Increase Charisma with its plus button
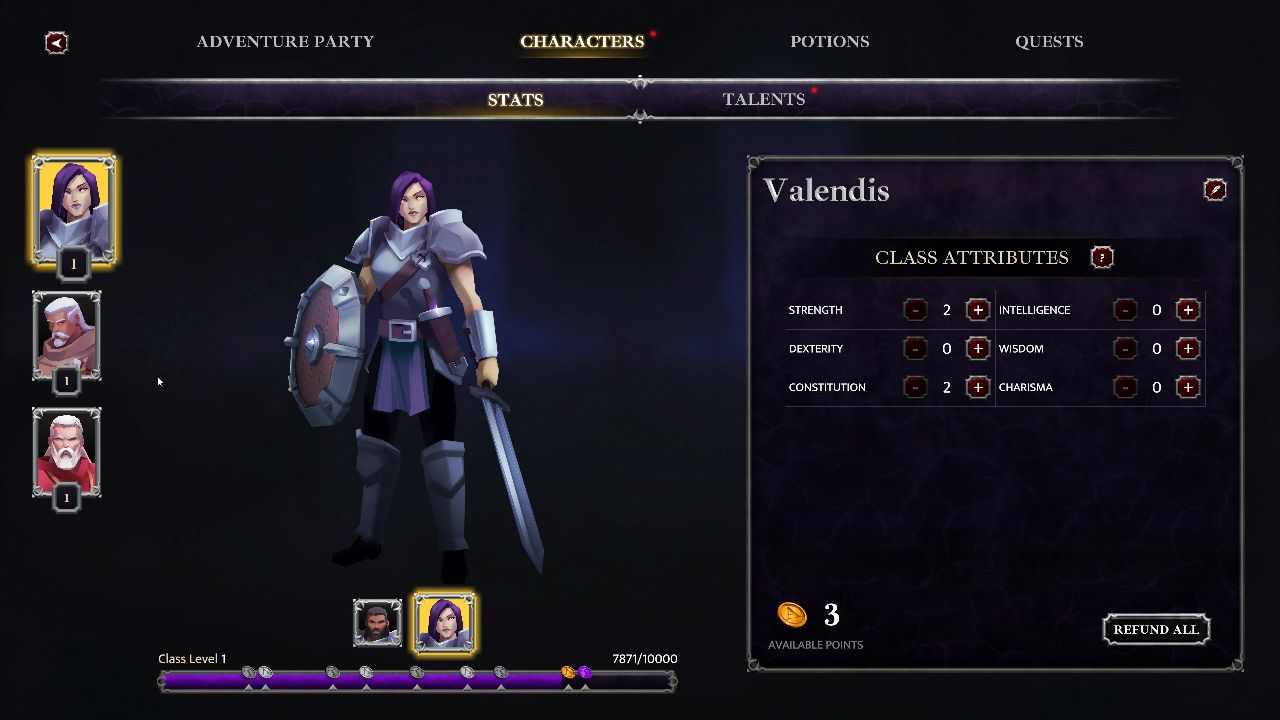Screen dimensions: 1280x720 (1188, 387)
